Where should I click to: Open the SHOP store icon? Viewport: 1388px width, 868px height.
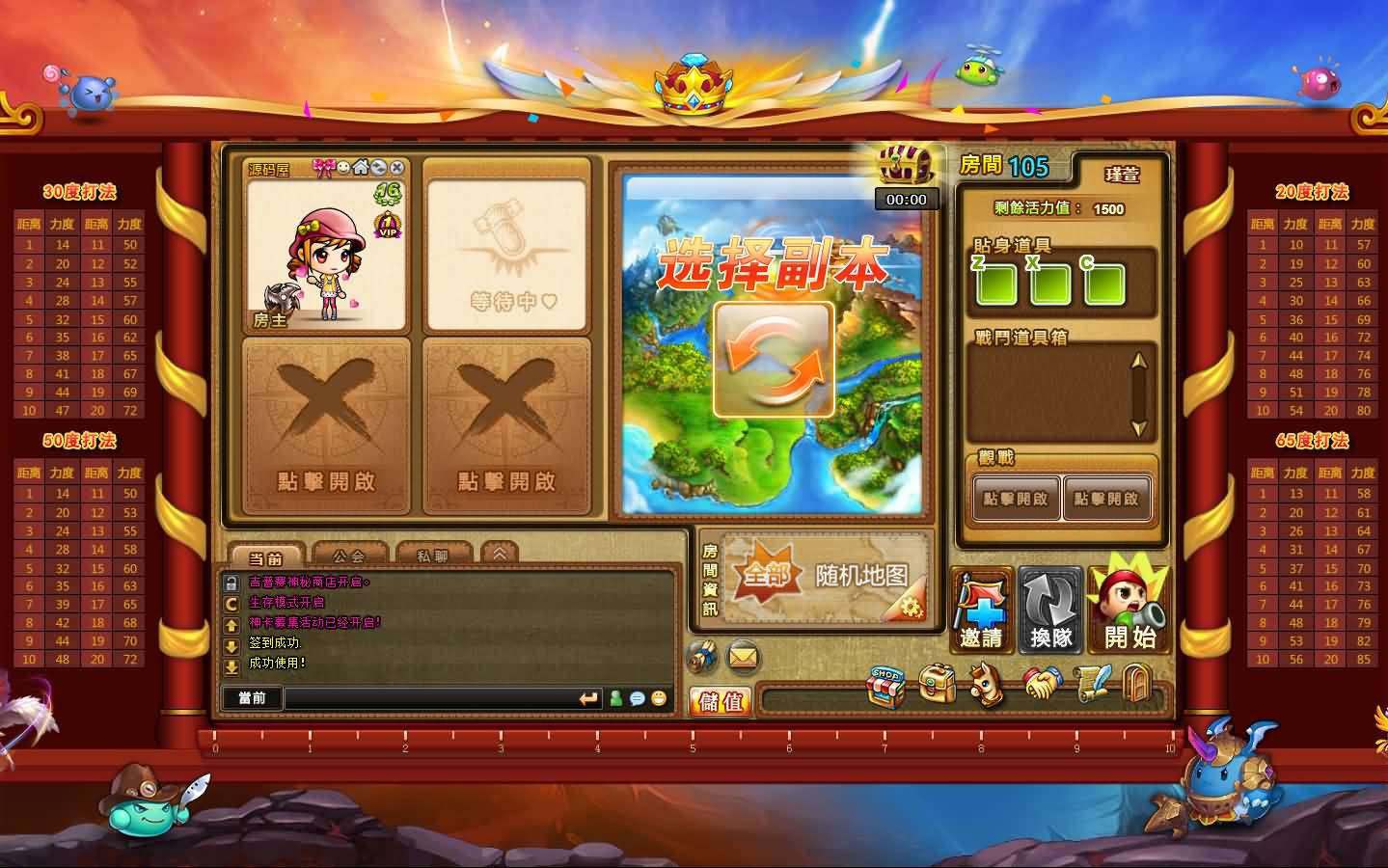pos(885,685)
